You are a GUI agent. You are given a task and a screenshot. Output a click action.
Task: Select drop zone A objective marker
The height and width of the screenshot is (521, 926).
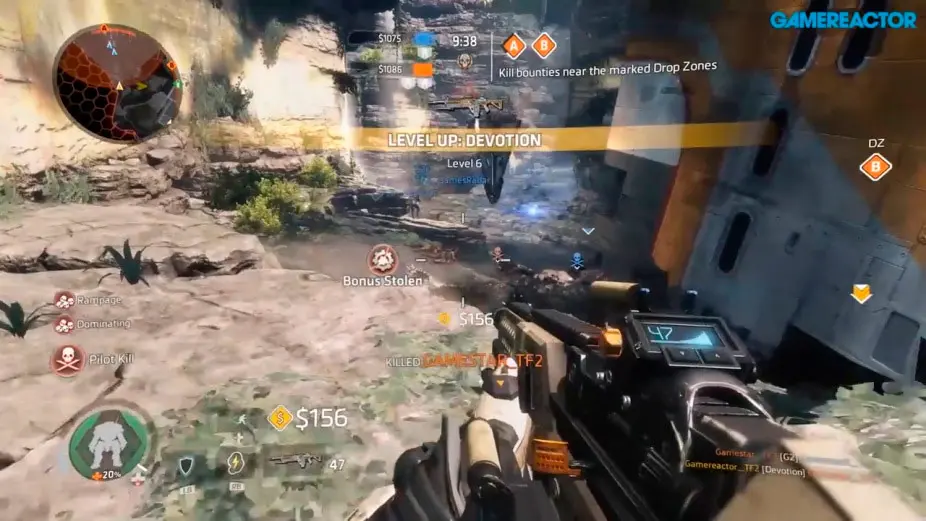tap(514, 45)
